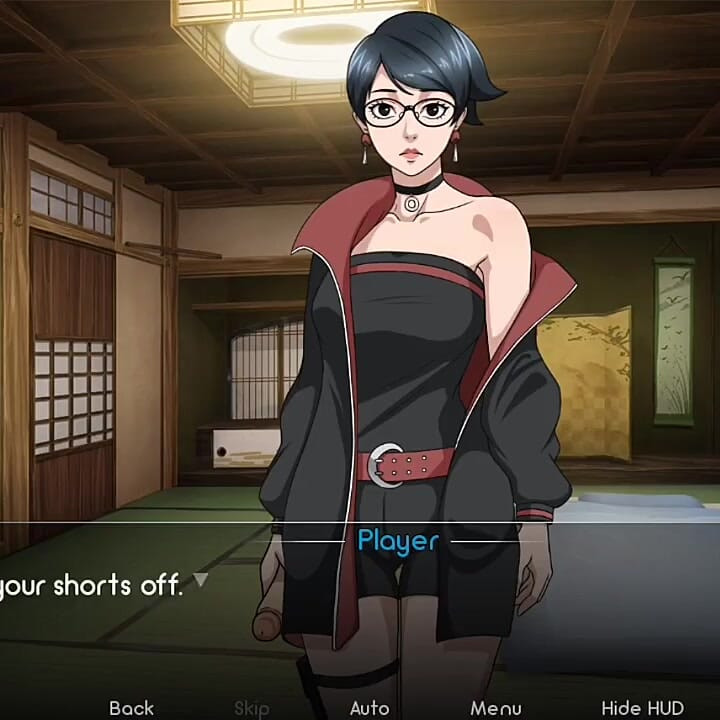The width and height of the screenshot is (720, 720).
Task: Click the Skip dialogue button
Action: (x=251, y=708)
